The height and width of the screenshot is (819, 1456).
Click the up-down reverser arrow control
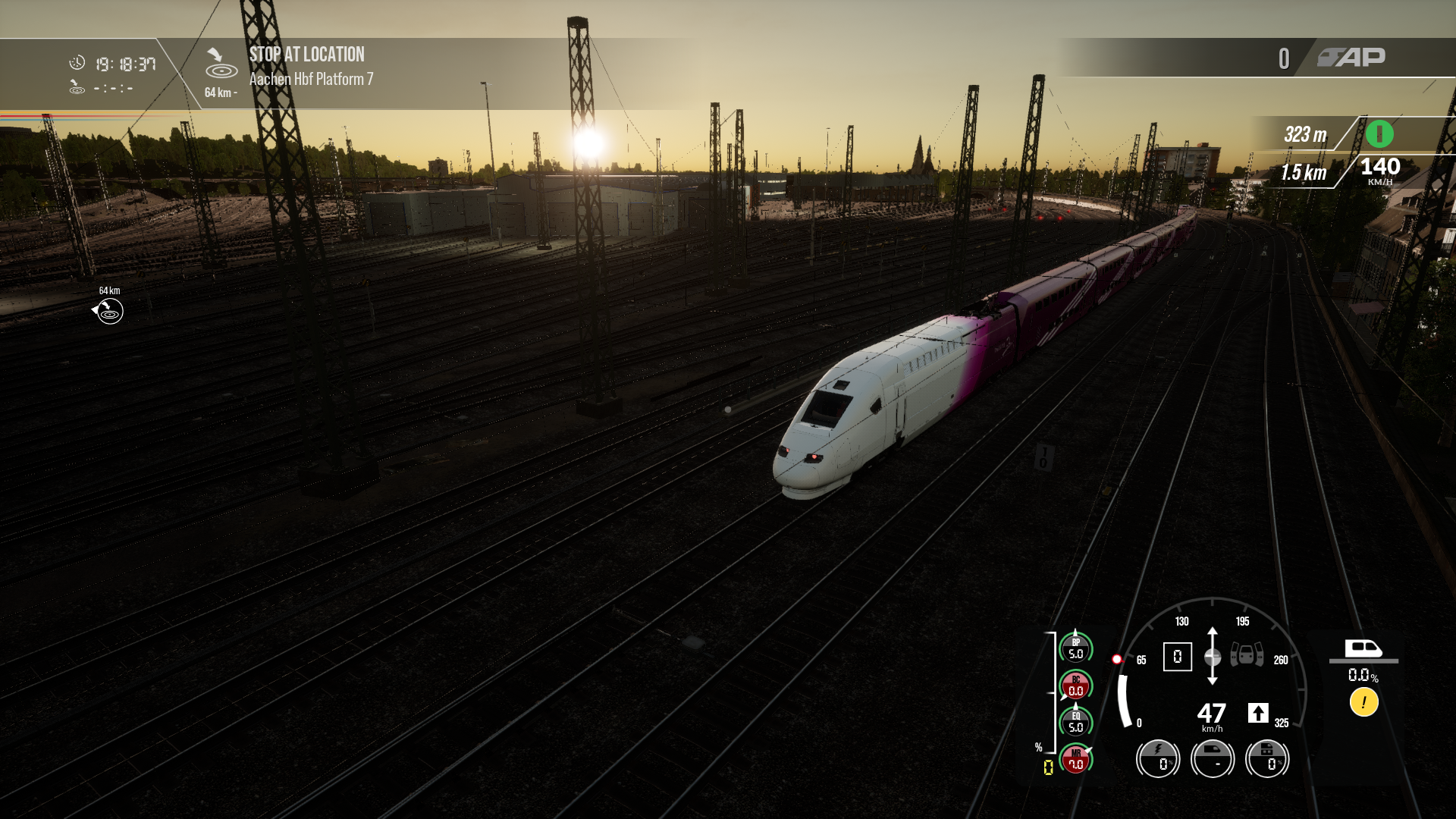click(x=1213, y=656)
